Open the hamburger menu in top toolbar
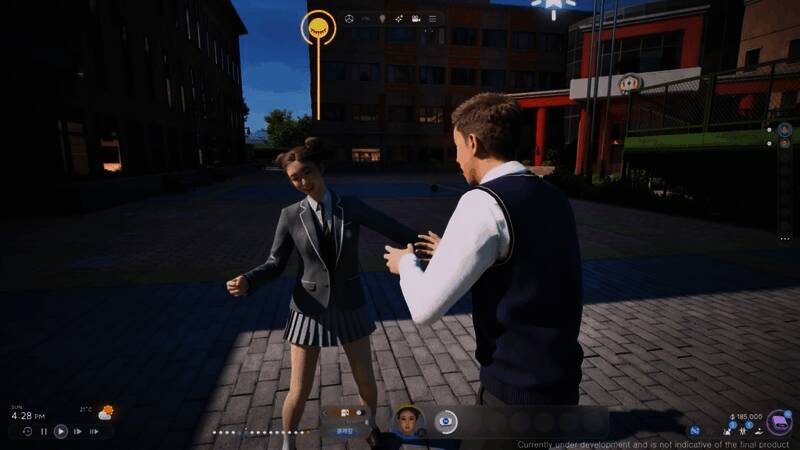The height and width of the screenshot is (450, 800). [432, 18]
